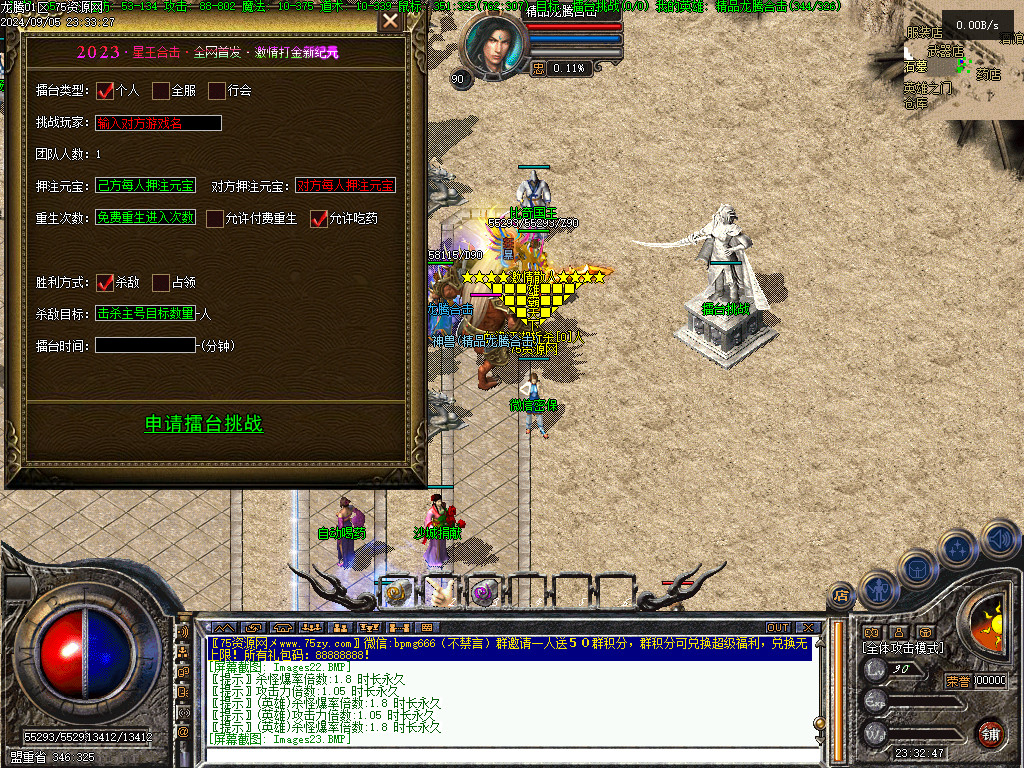Tick the 全服 arena type checkbox

(161, 91)
